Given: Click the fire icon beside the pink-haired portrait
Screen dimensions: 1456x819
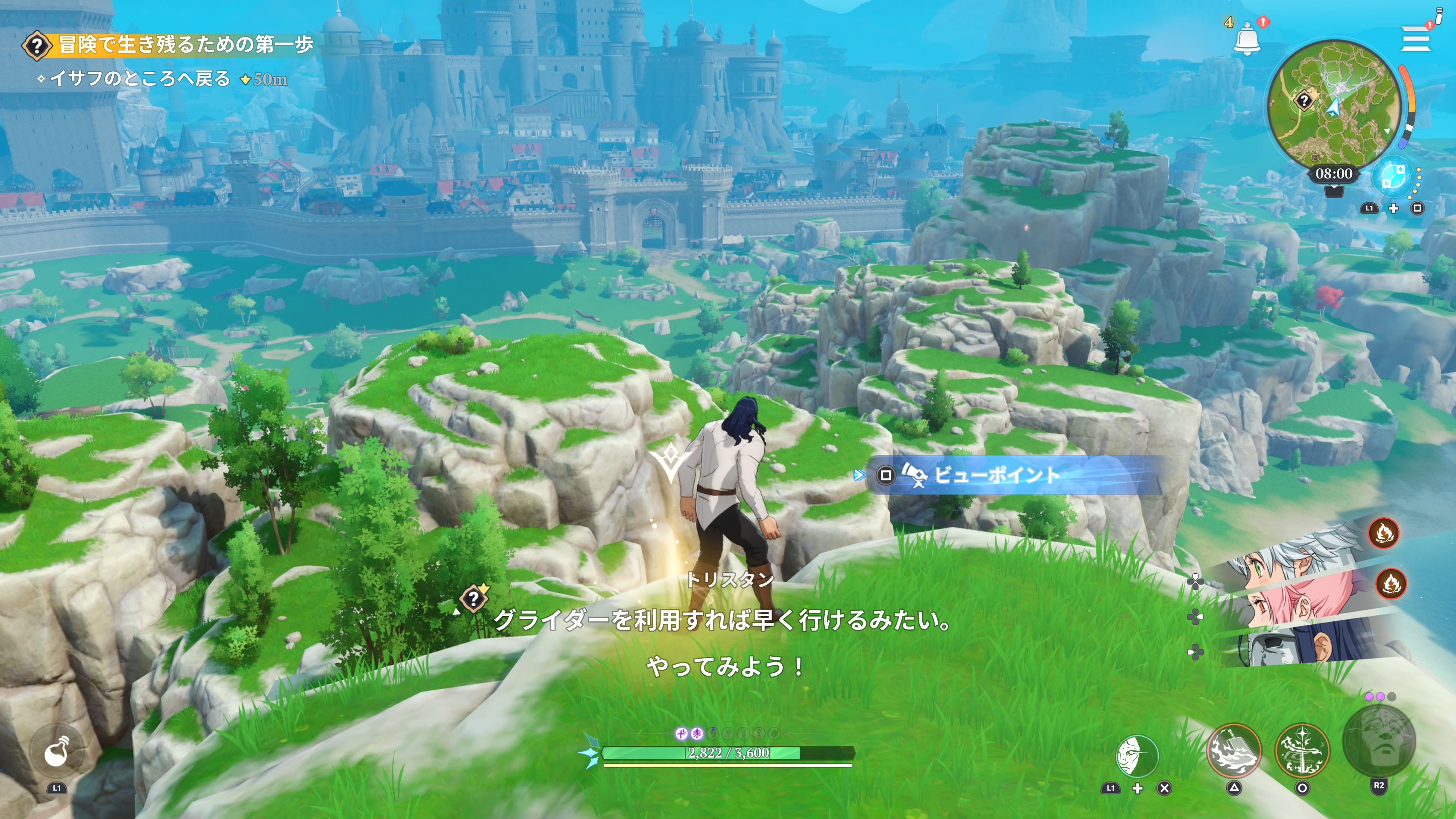Looking at the screenshot, I should (x=1390, y=583).
